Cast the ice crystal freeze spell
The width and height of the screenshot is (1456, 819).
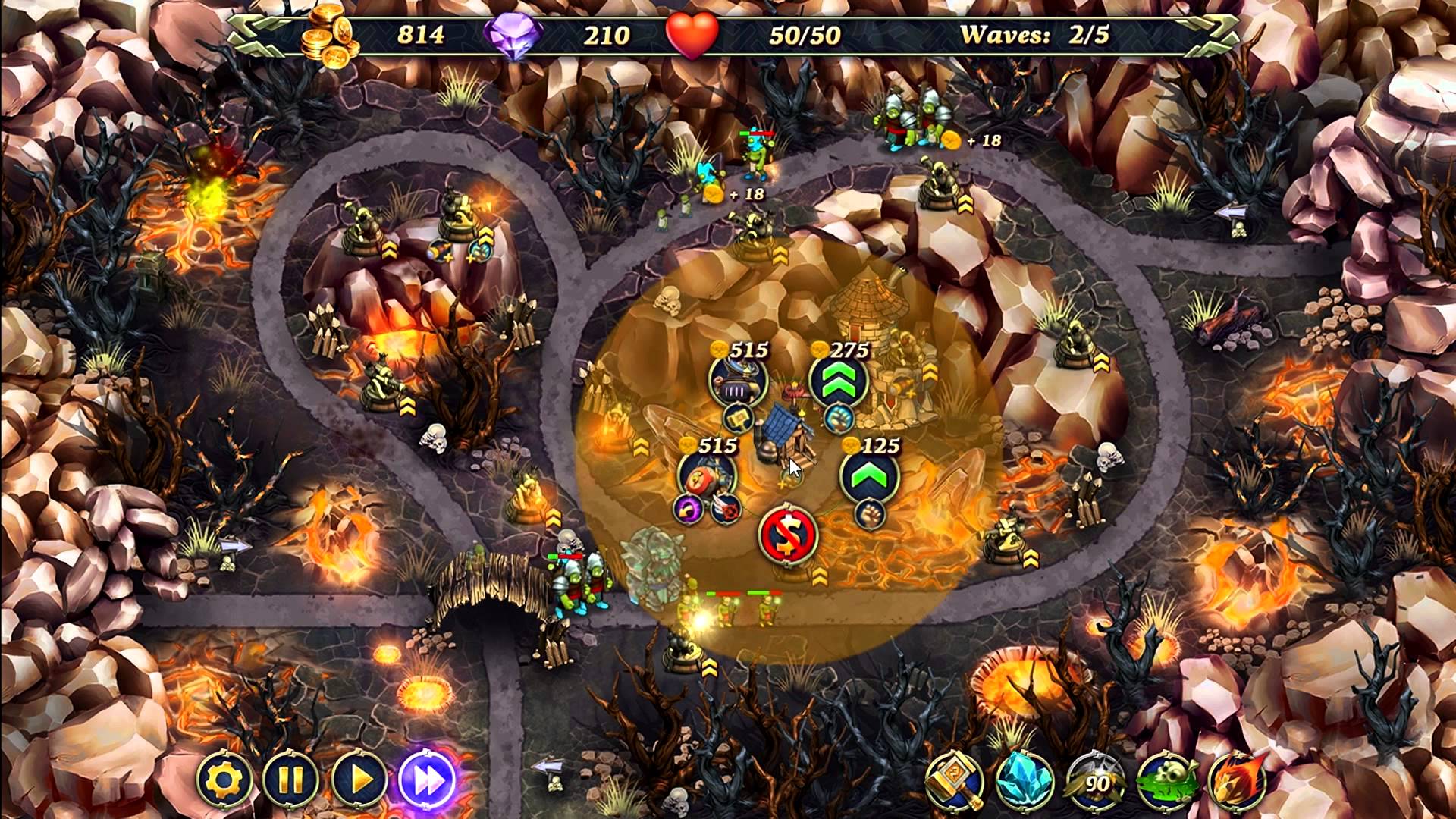[x=1024, y=781]
